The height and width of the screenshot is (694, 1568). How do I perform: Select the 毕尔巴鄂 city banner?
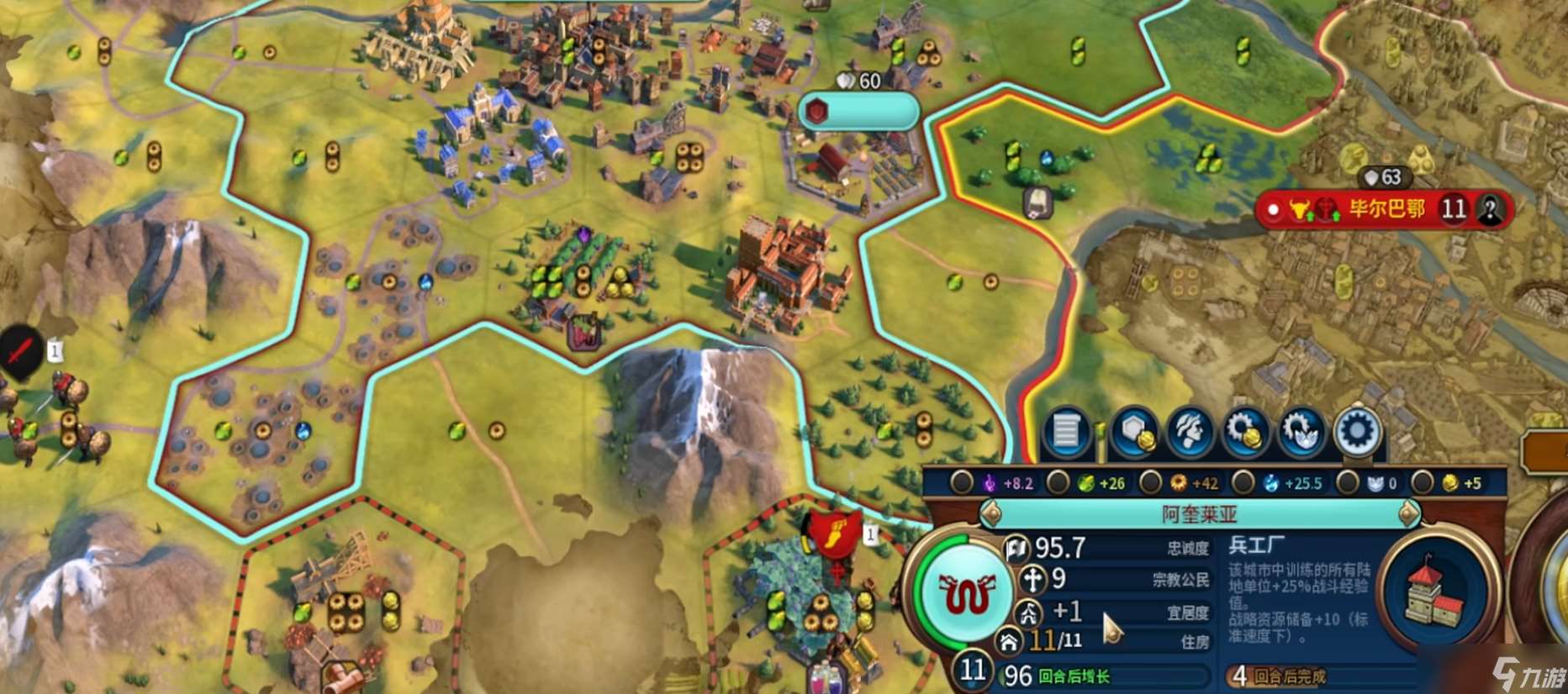point(1386,209)
